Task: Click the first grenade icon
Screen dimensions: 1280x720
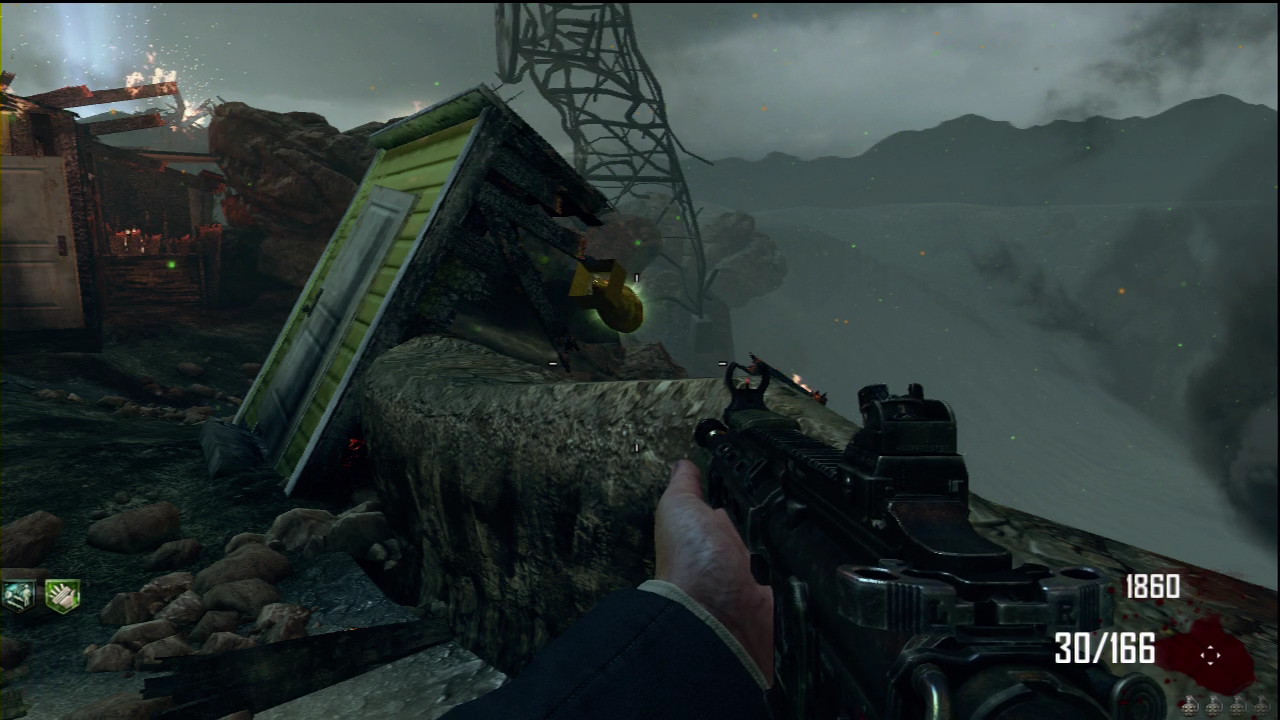Action: [1189, 706]
